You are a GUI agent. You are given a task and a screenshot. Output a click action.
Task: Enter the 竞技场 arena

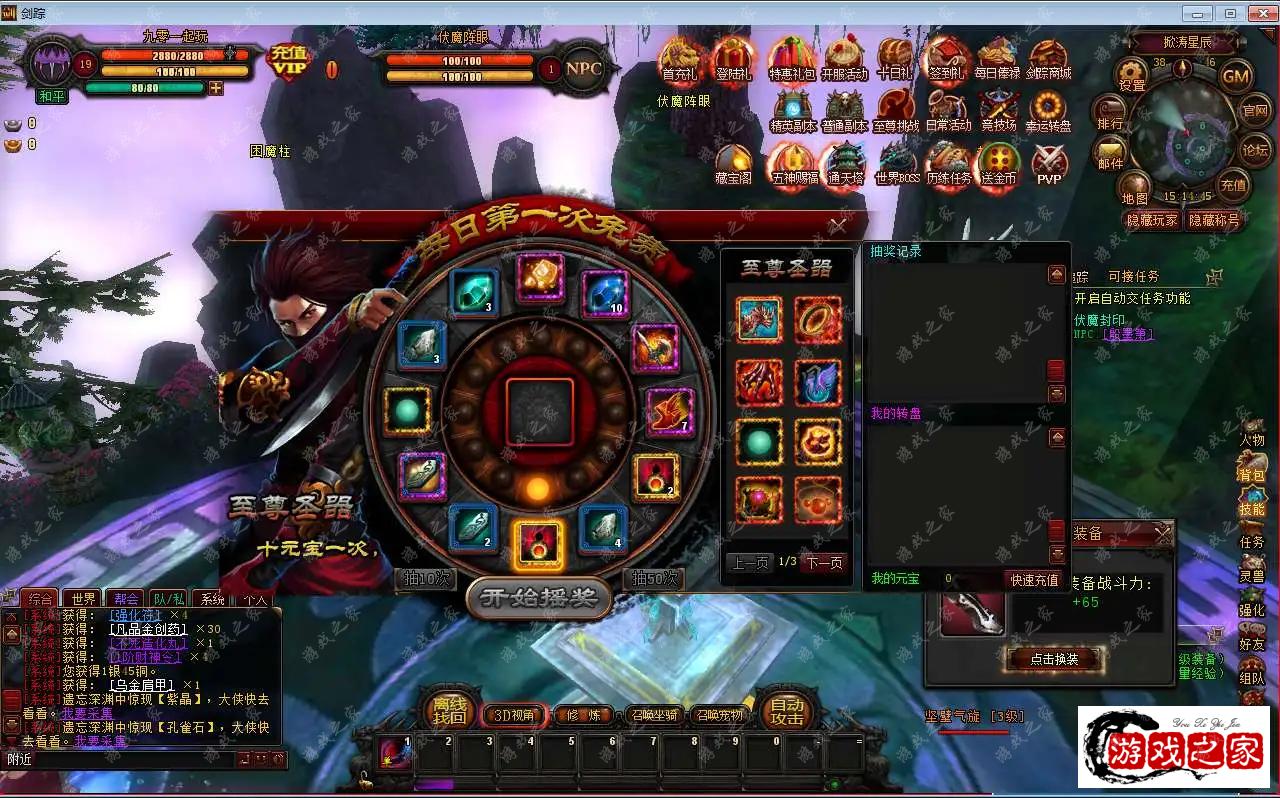tap(998, 111)
